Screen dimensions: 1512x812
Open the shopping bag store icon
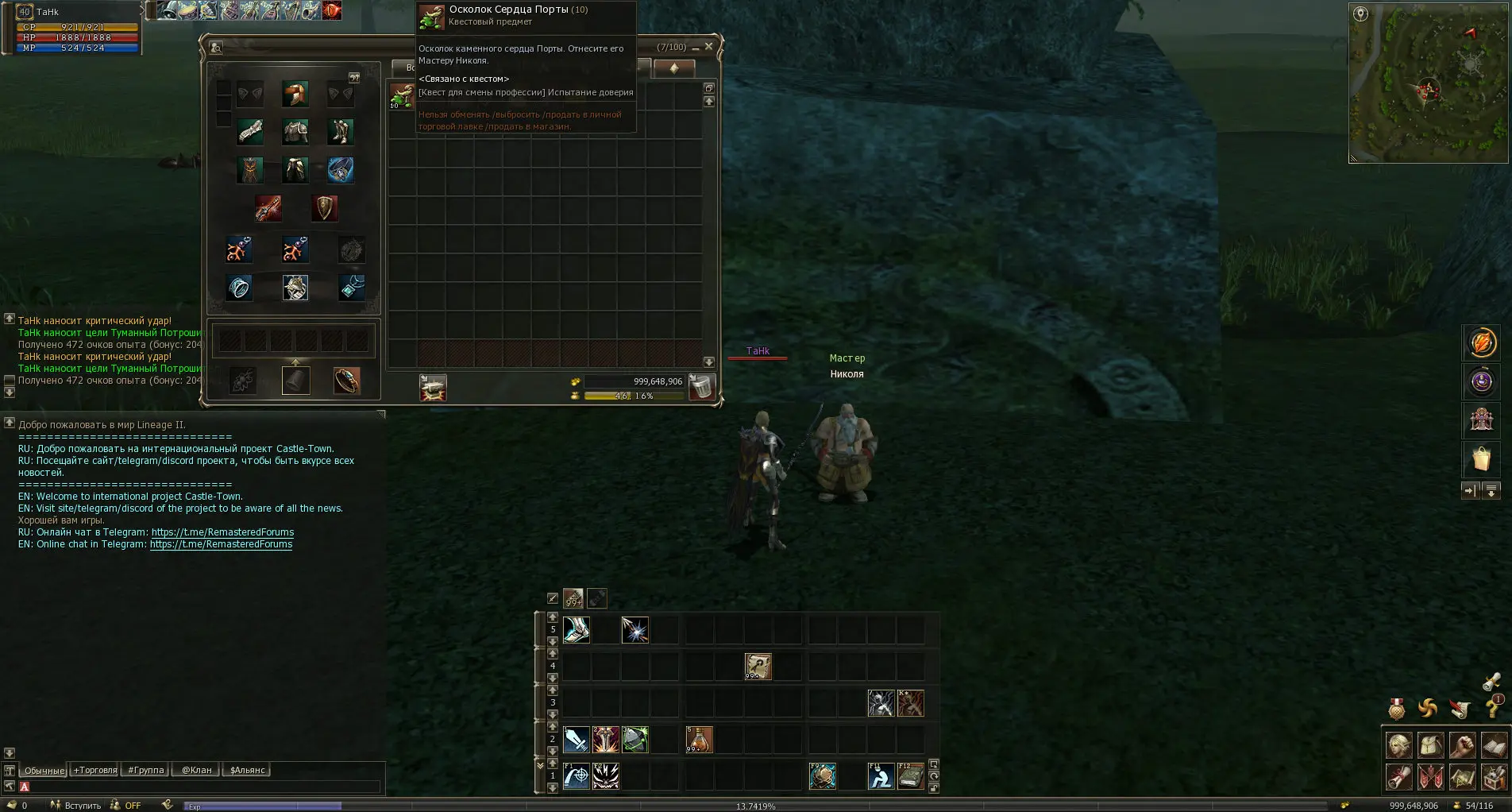[x=1481, y=458]
